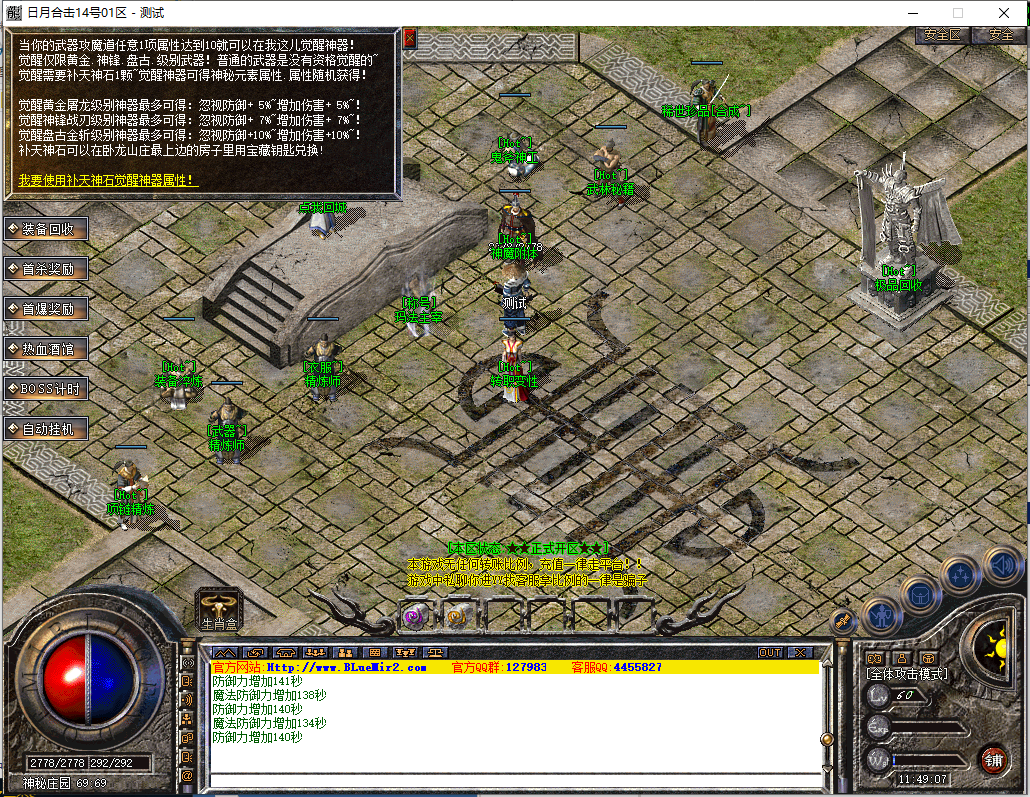Open the character status round button
The image size is (1030, 797).
882,614
